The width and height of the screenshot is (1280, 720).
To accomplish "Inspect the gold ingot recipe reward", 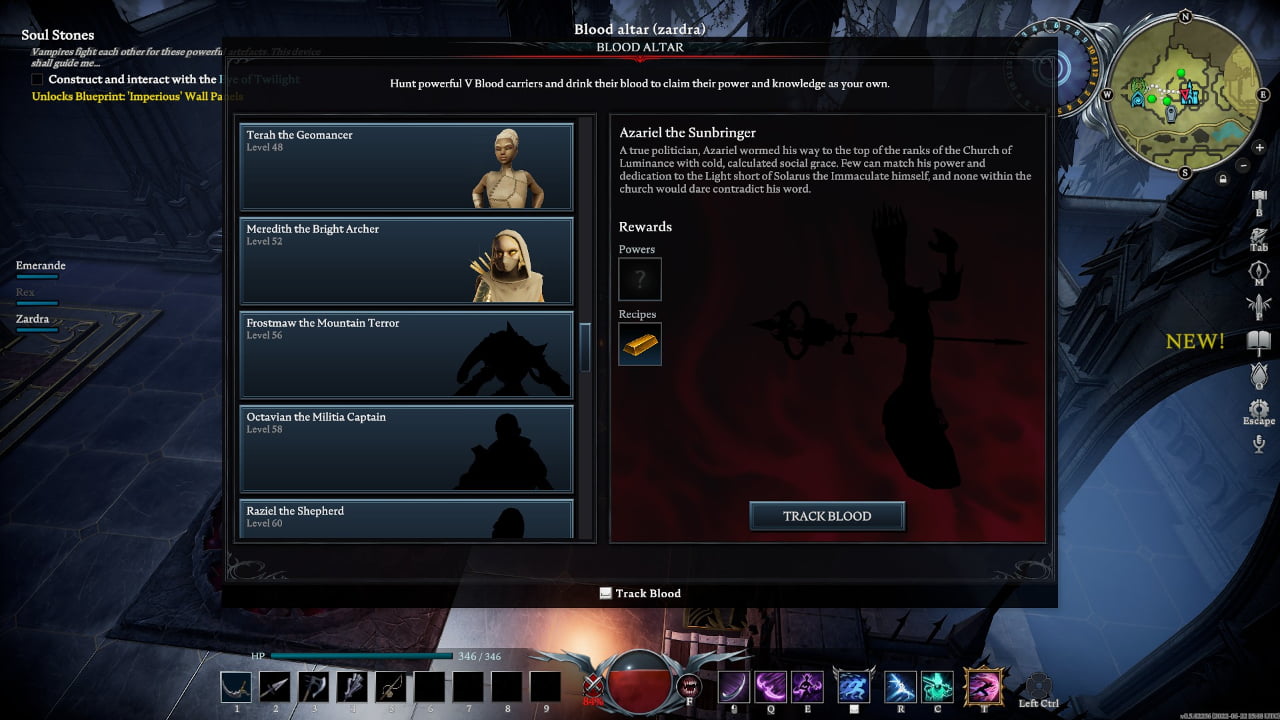I will pyautogui.click(x=640, y=344).
